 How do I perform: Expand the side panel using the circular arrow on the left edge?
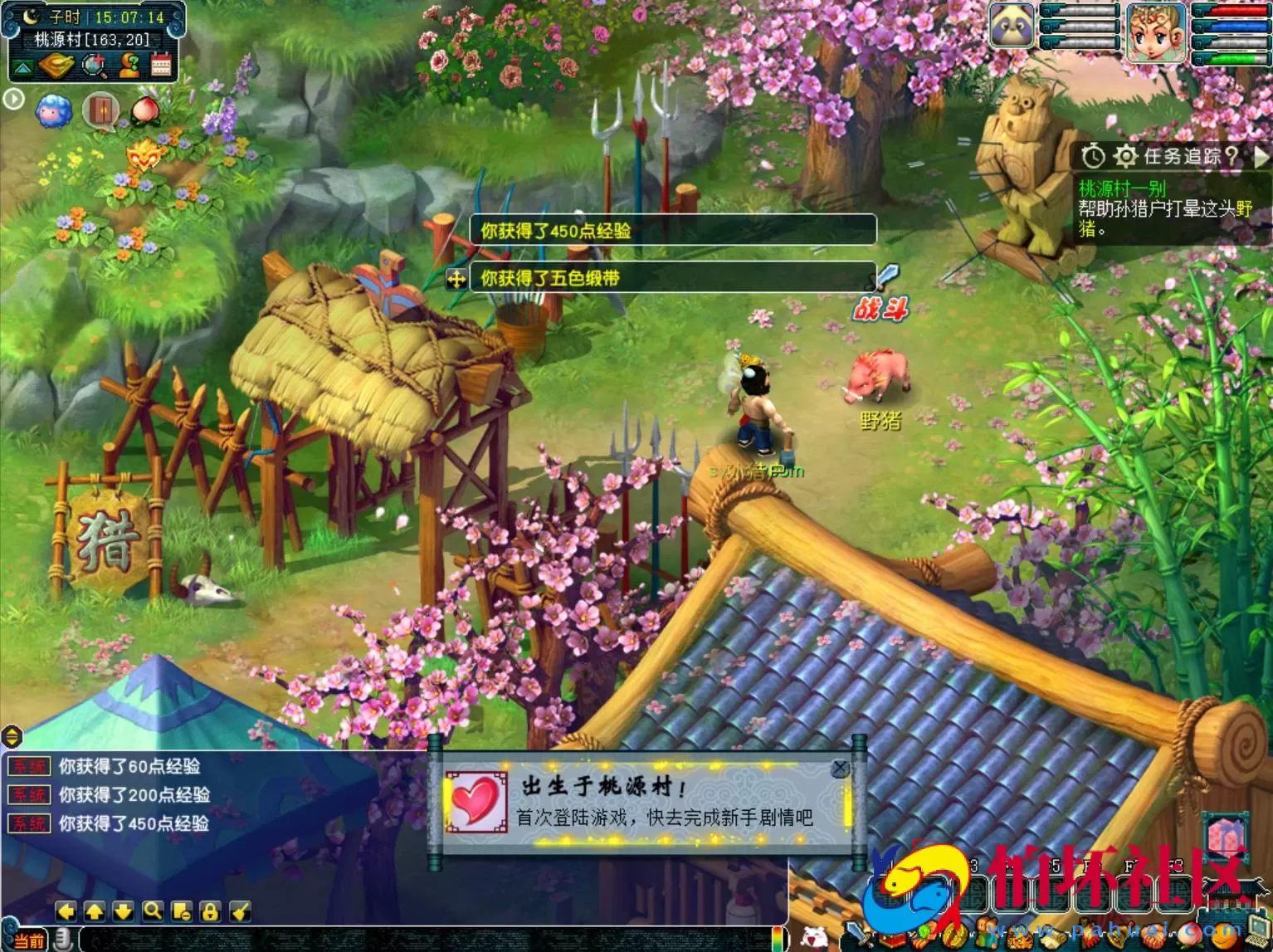click(x=12, y=99)
